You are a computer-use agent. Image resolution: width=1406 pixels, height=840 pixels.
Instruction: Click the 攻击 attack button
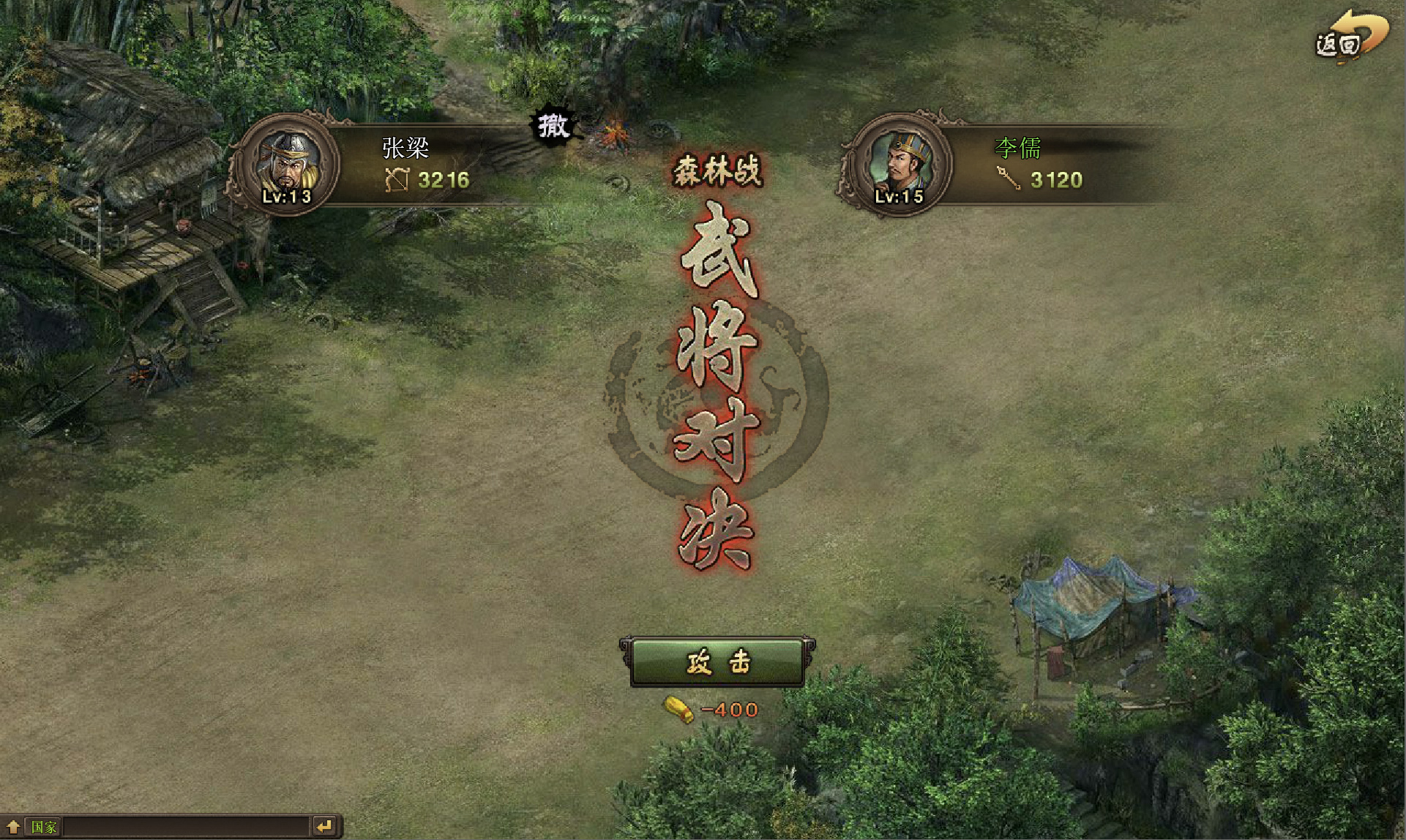coord(717,662)
